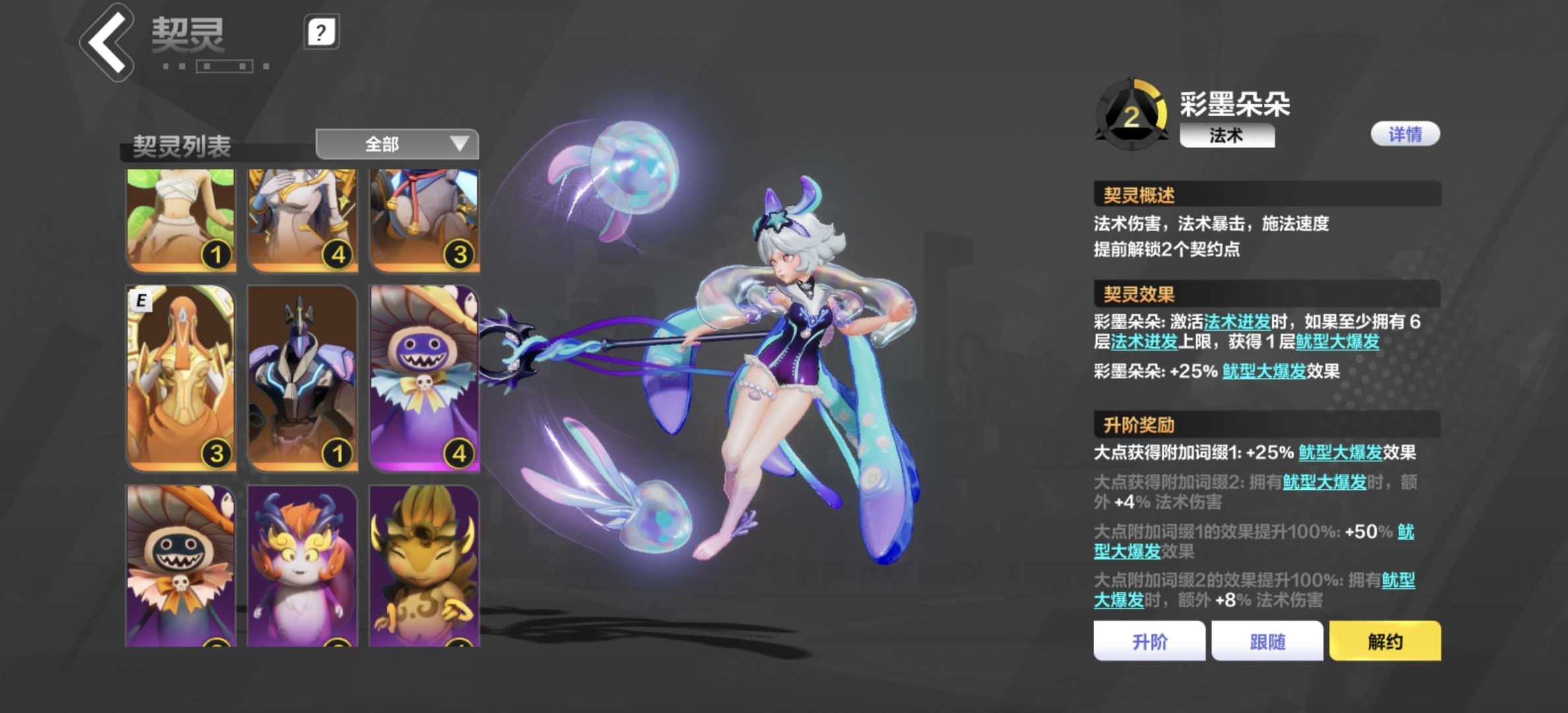Open help via the question mark icon

[319, 31]
